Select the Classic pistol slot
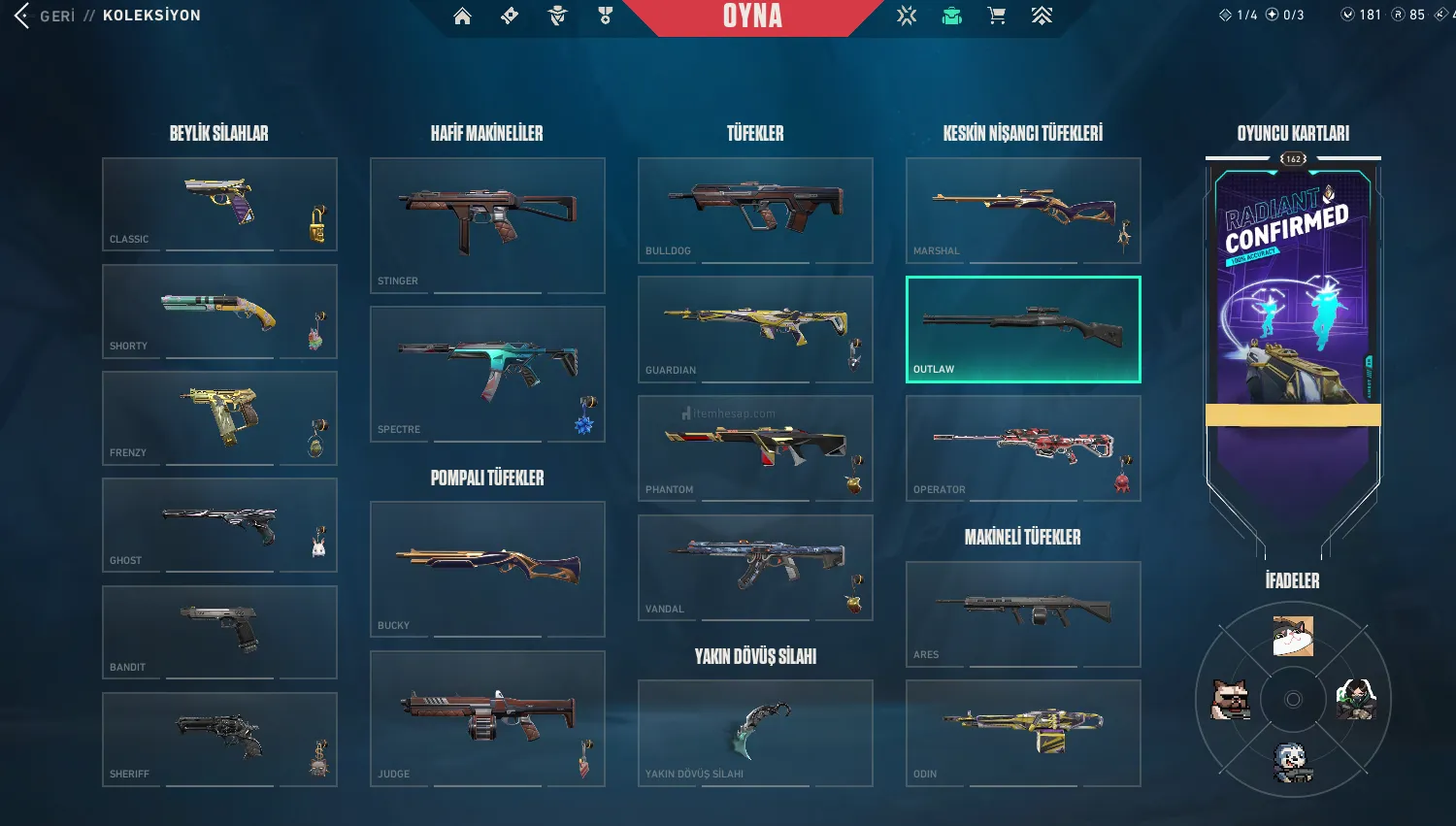Image resolution: width=1456 pixels, height=826 pixels. pyautogui.click(x=219, y=204)
